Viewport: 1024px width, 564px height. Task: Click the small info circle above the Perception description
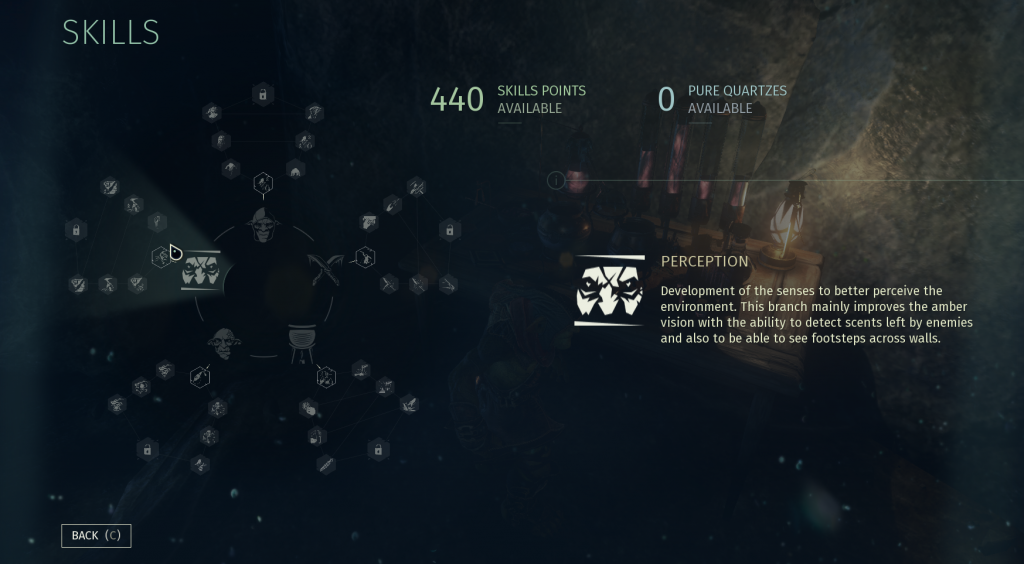tap(556, 181)
